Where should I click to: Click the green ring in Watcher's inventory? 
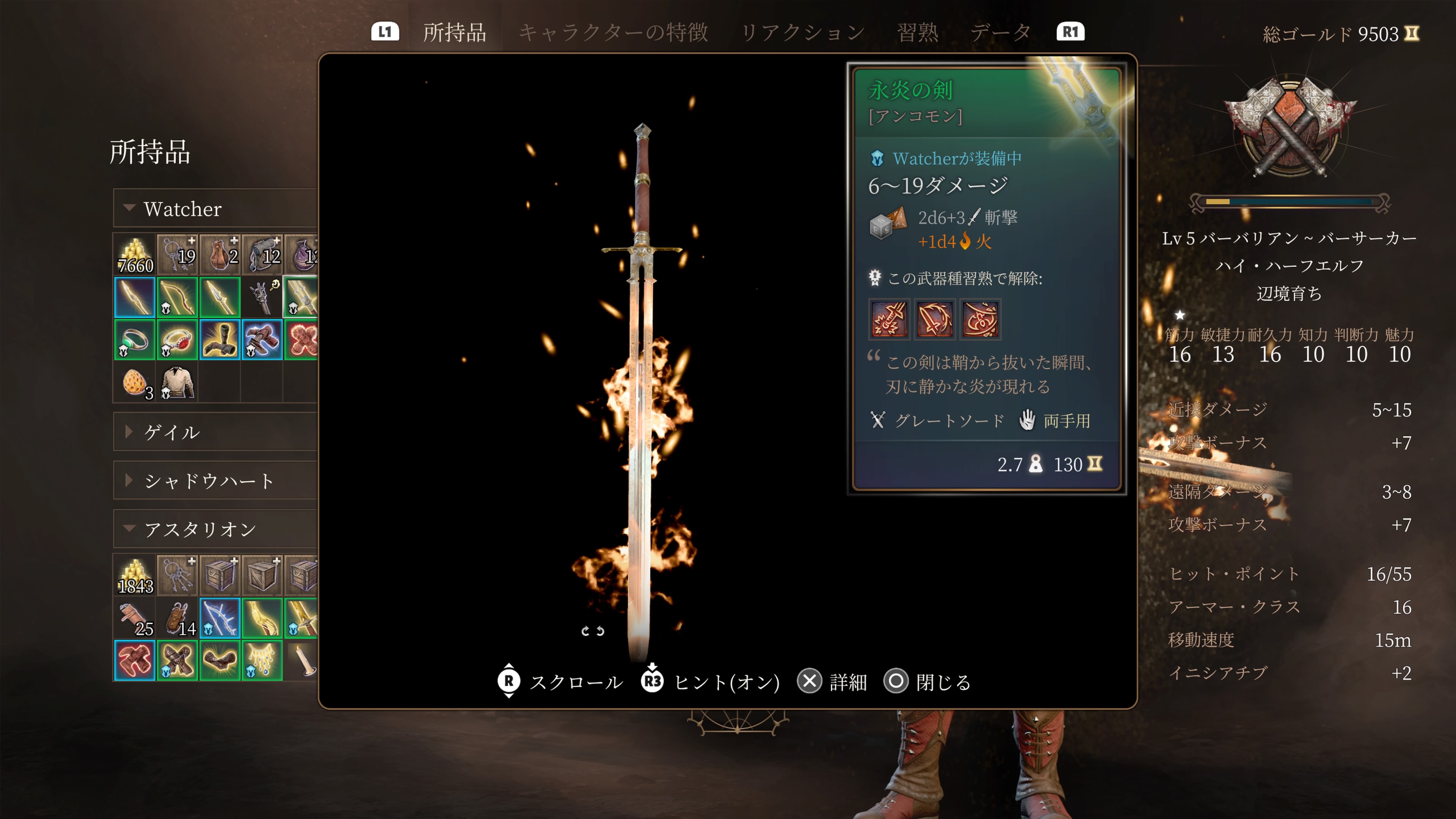coord(134,340)
